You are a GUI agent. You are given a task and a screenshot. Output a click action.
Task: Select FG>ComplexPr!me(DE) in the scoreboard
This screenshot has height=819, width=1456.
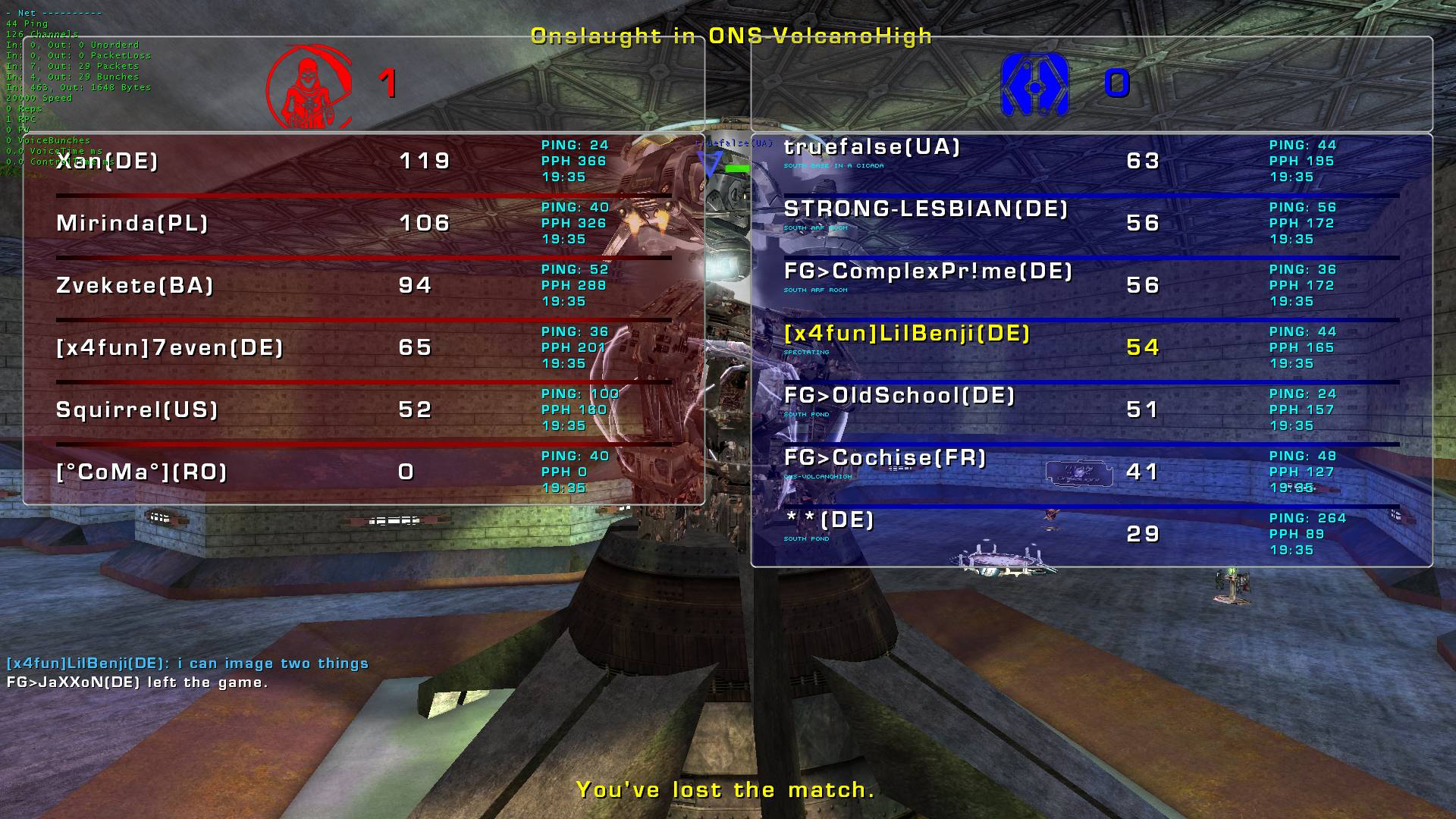point(928,271)
